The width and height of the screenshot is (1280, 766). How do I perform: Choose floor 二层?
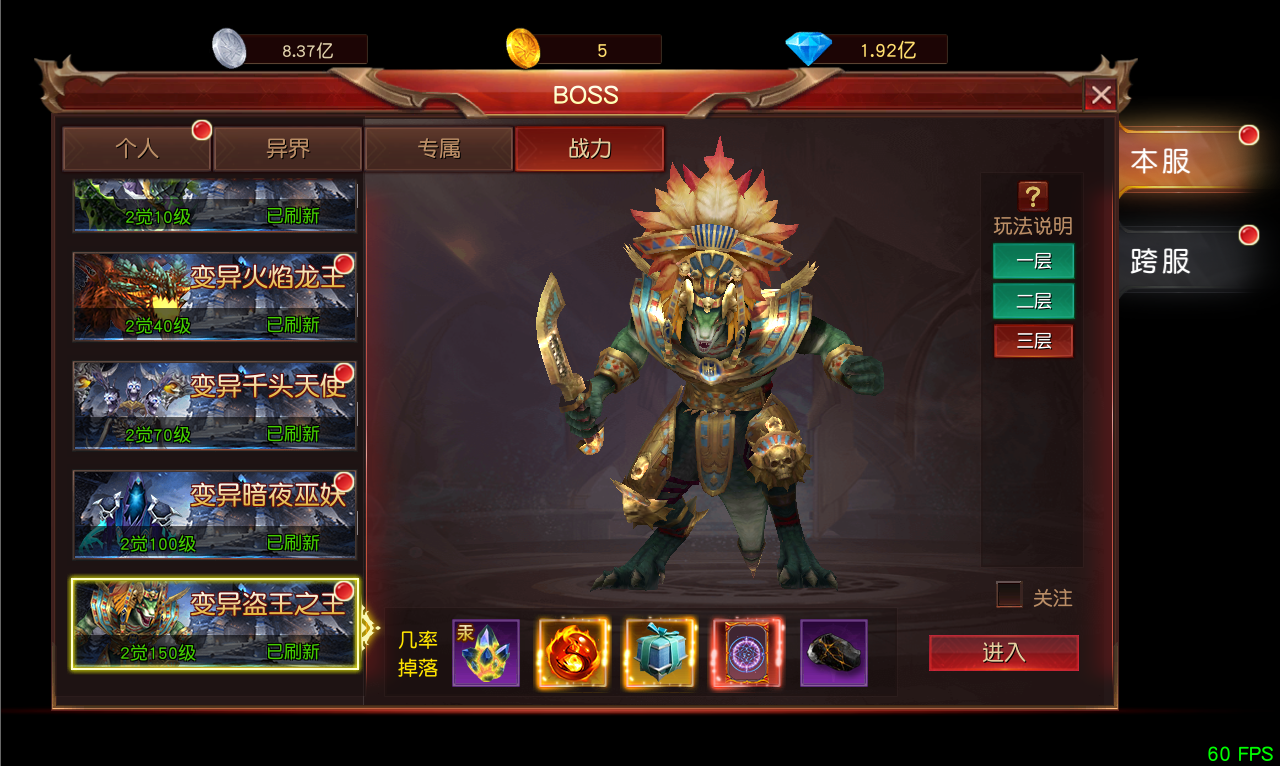point(1033,301)
